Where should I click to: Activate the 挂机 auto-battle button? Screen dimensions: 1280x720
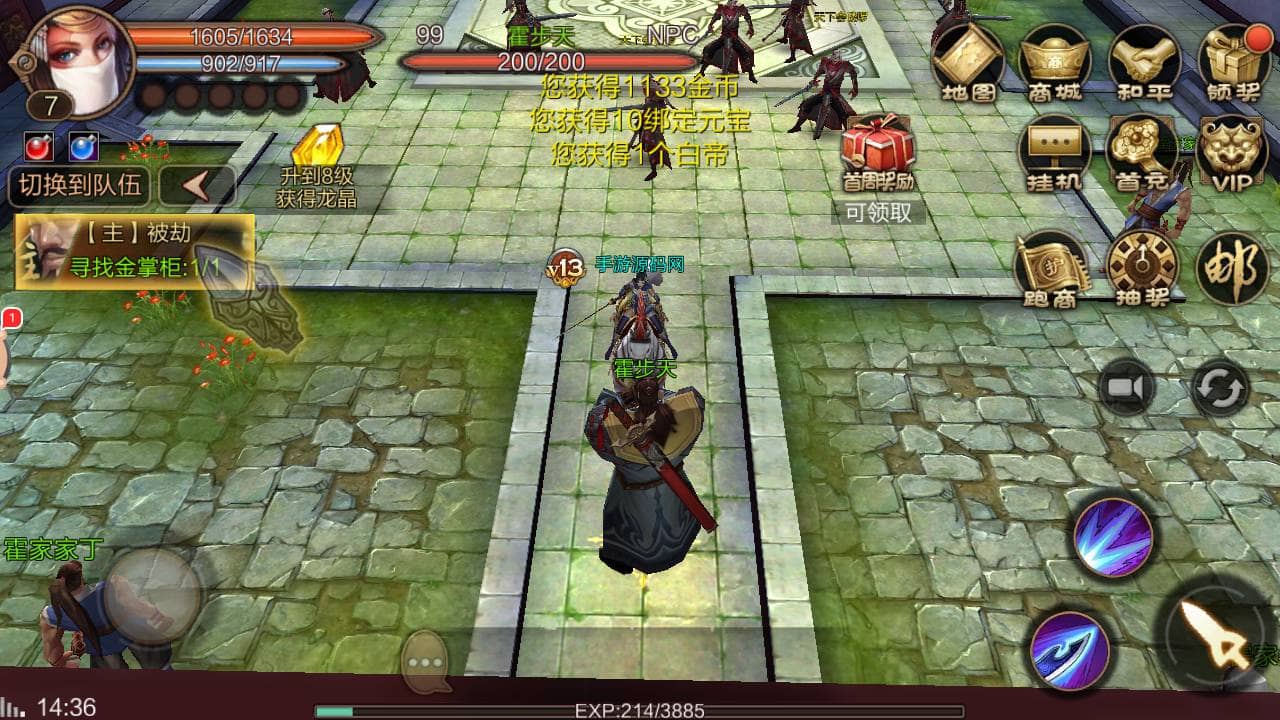(x=1055, y=152)
